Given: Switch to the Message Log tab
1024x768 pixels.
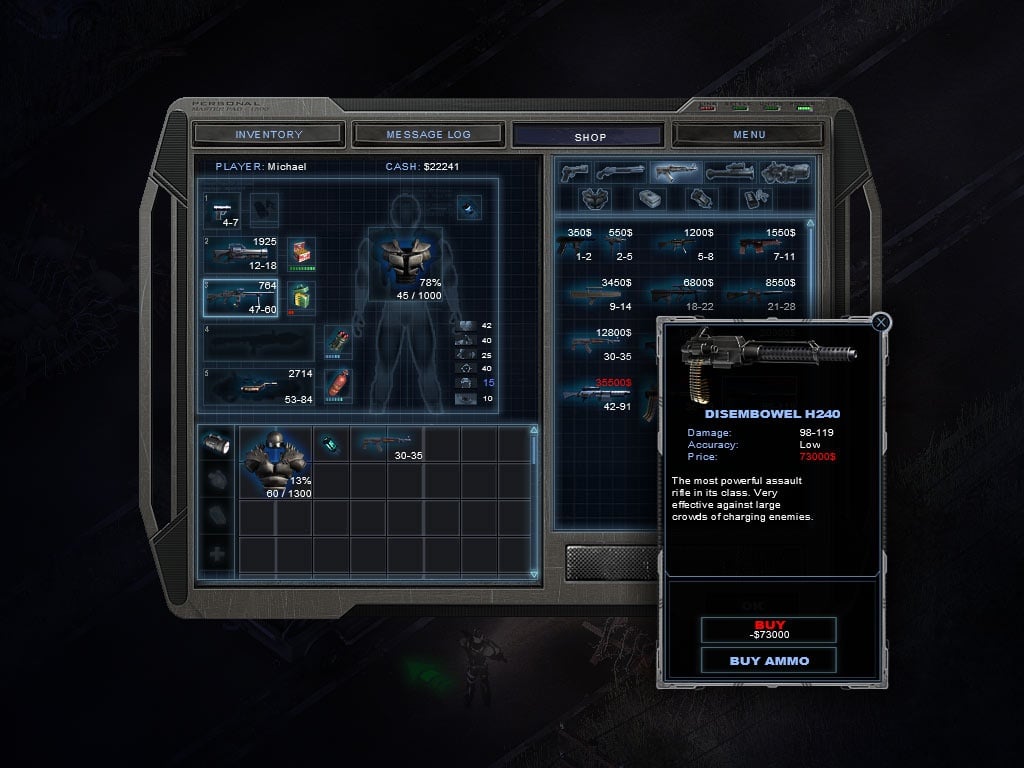Looking at the screenshot, I should tap(428, 134).
